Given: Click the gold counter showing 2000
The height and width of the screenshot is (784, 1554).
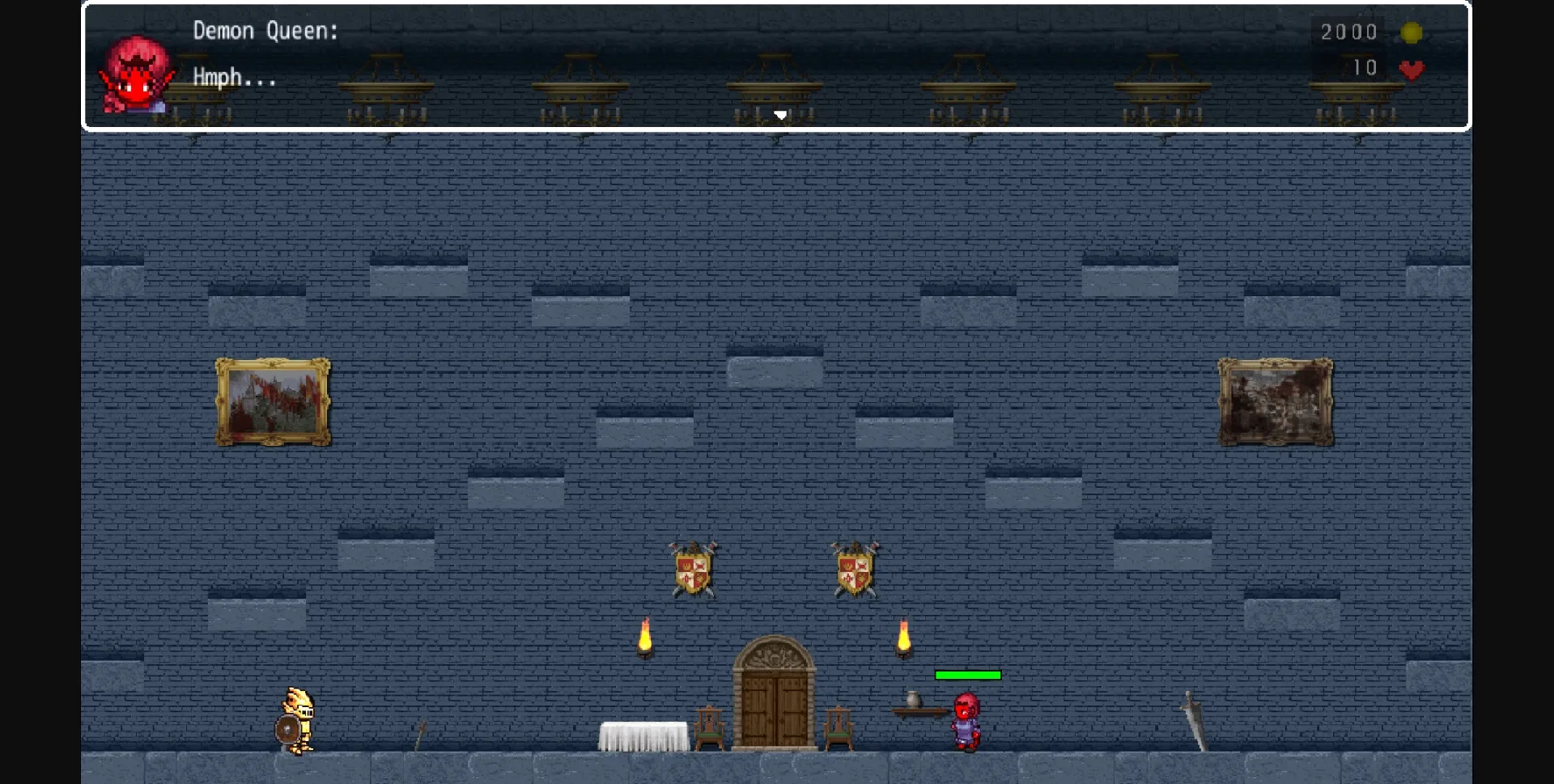Looking at the screenshot, I should pyautogui.click(x=1348, y=32).
